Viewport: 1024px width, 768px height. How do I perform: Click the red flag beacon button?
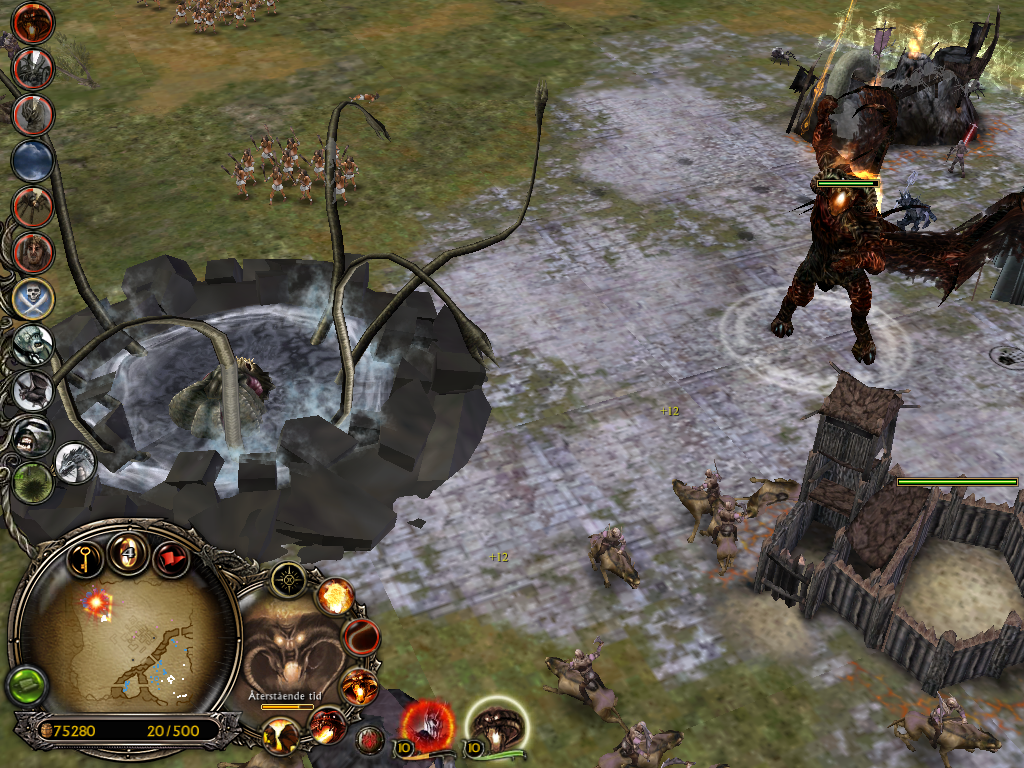[171, 559]
